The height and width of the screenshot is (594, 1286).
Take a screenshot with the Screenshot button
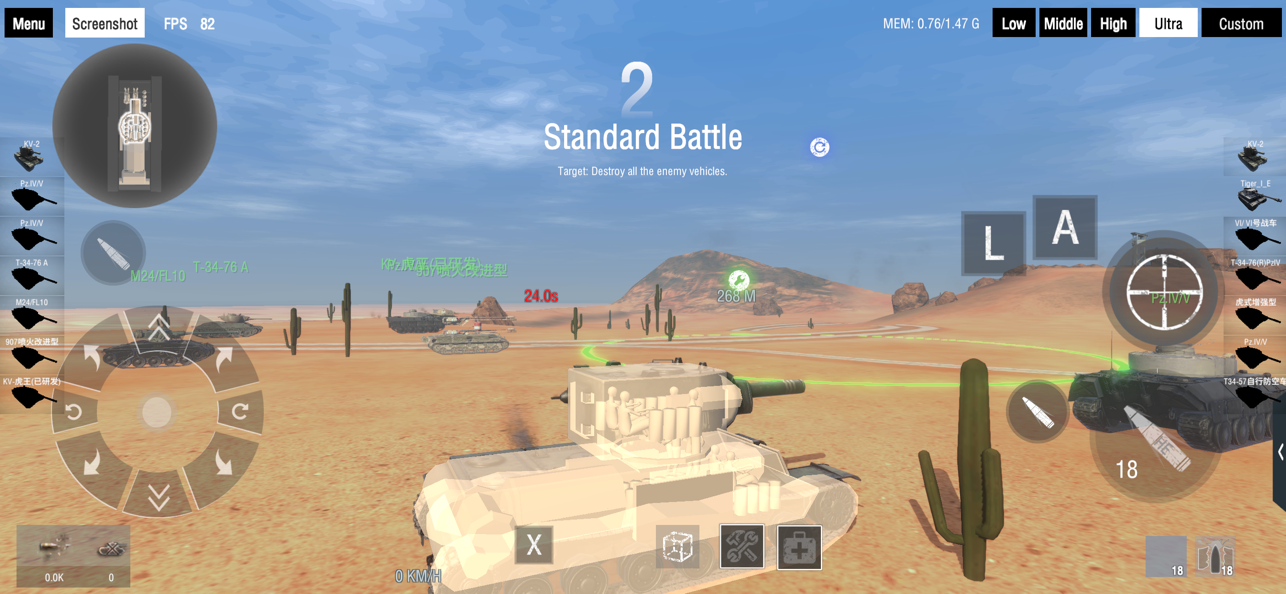coord(105,23)
